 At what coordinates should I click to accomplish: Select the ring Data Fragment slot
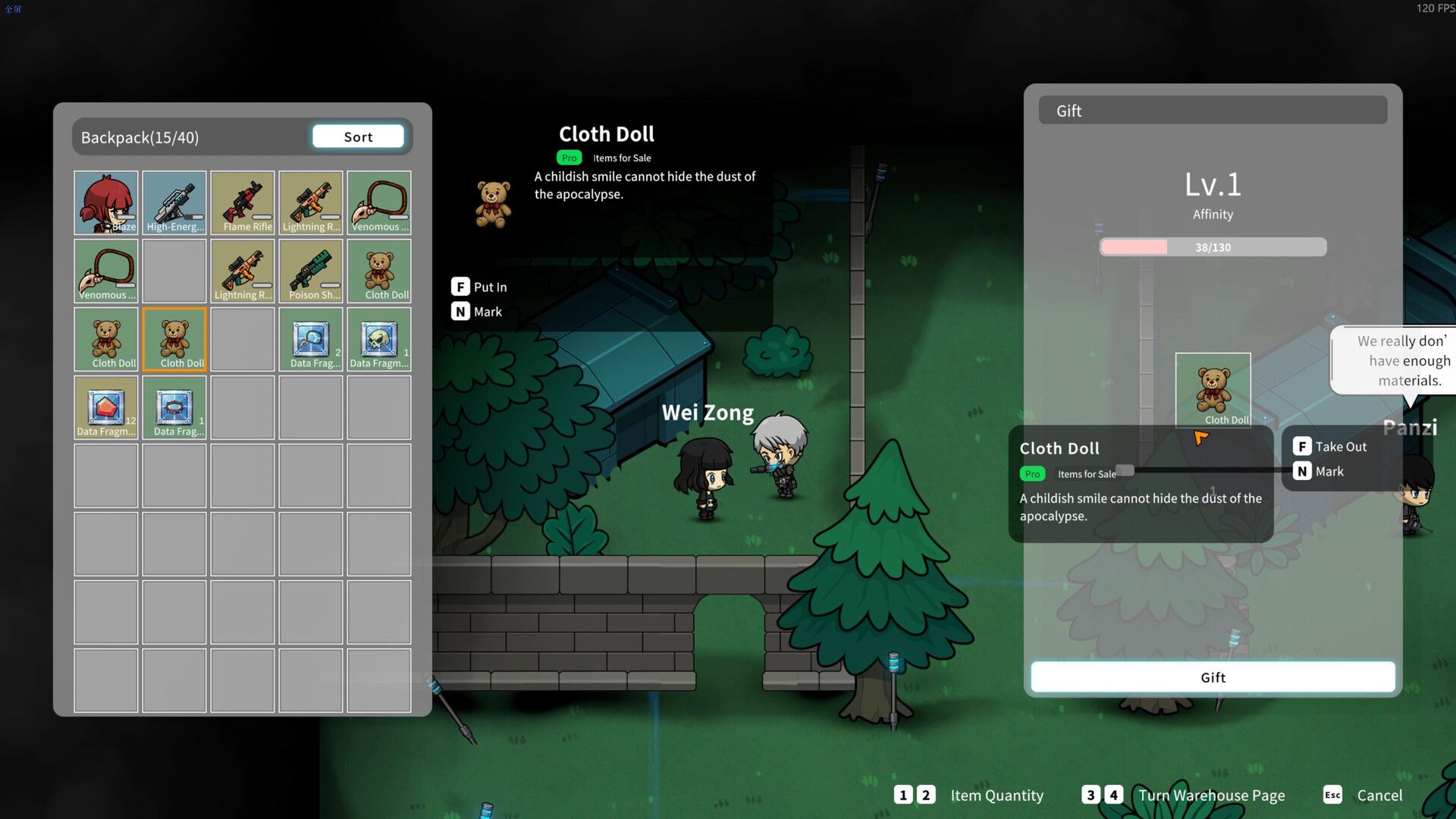[174, 407]
